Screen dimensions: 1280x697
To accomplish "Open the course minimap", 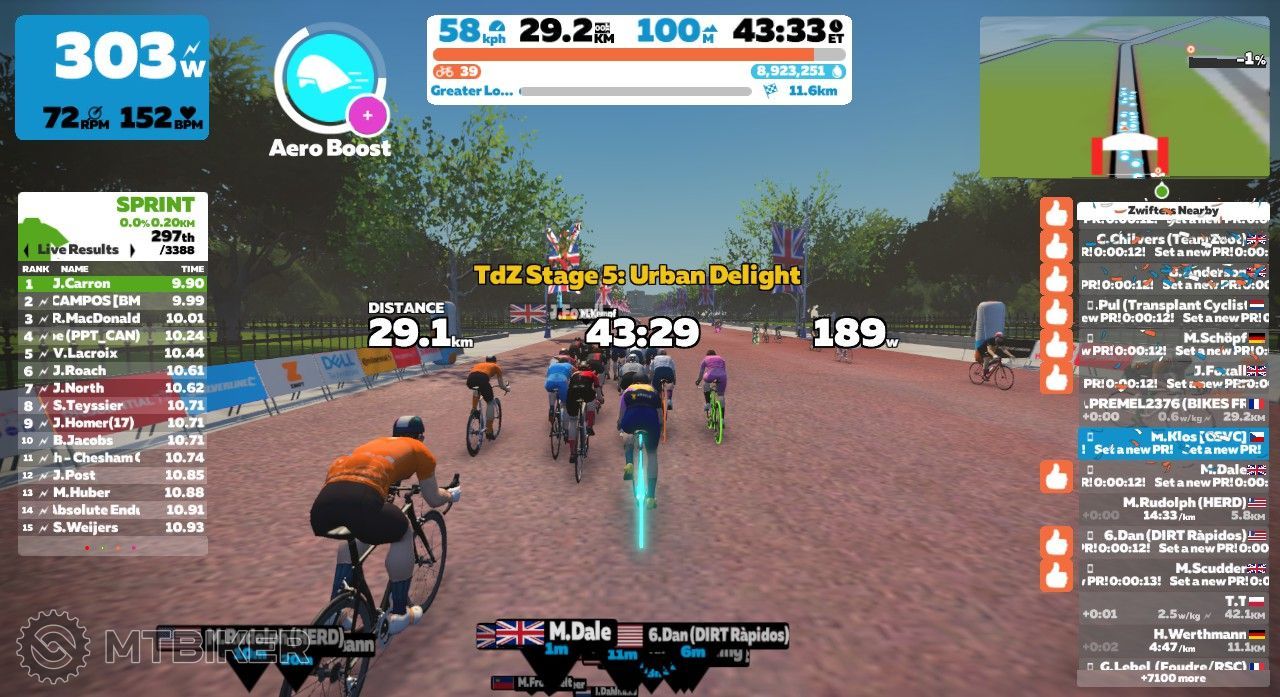I will pos(1124,97).
